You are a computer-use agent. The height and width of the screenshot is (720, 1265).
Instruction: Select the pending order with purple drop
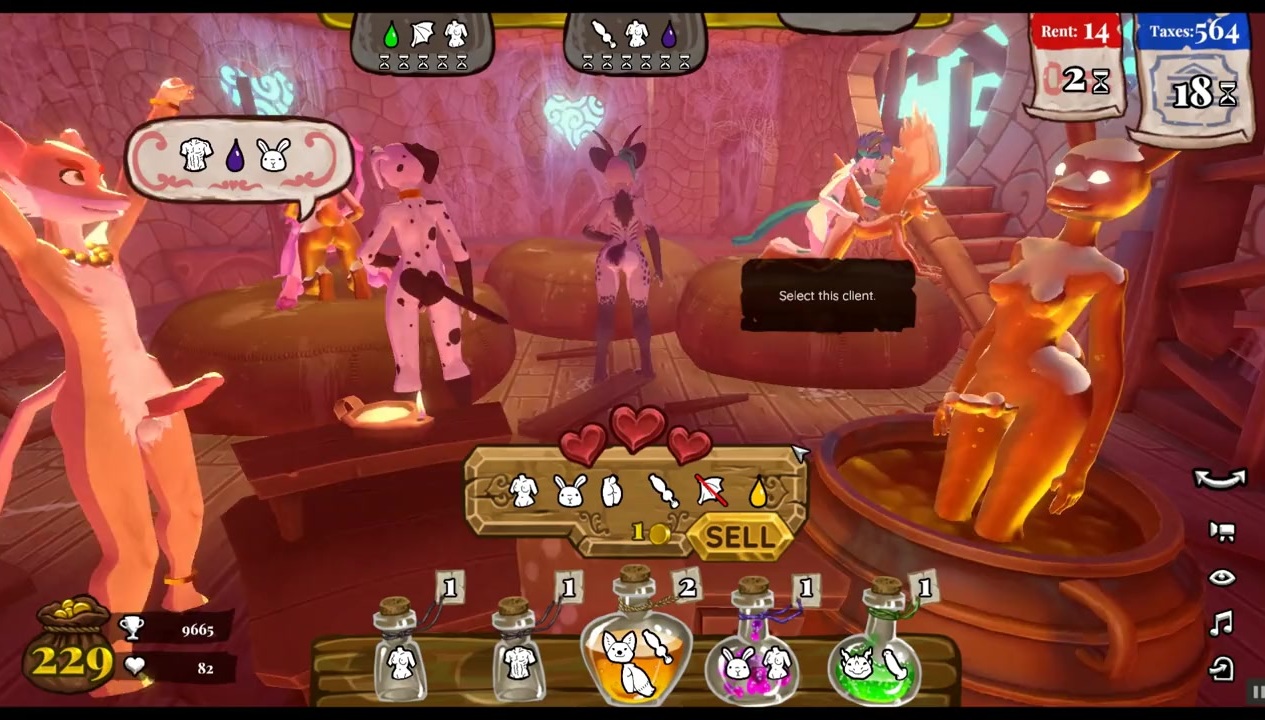tap(636, 43)
